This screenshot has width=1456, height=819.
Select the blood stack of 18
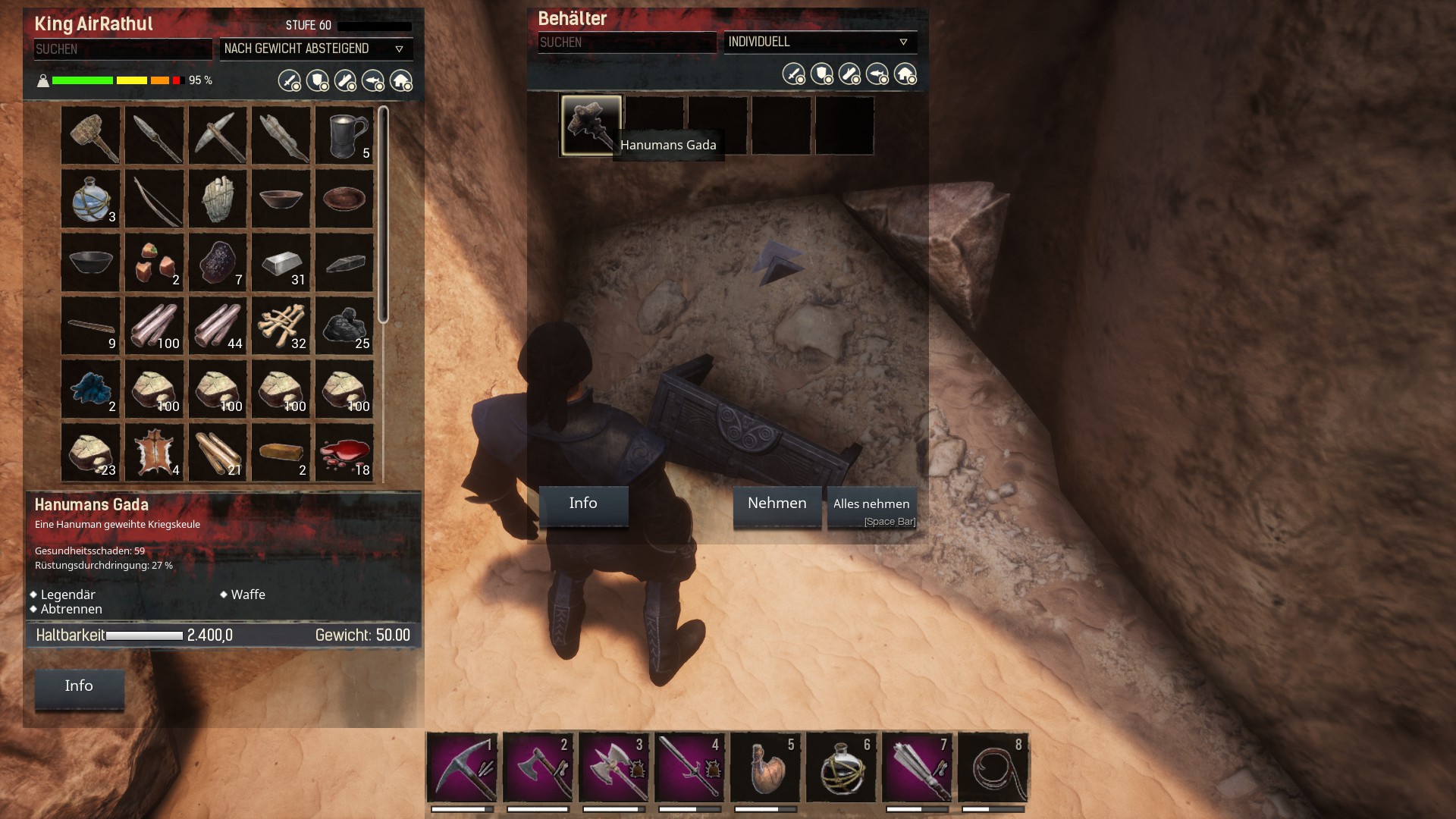[x=344, y=453]
